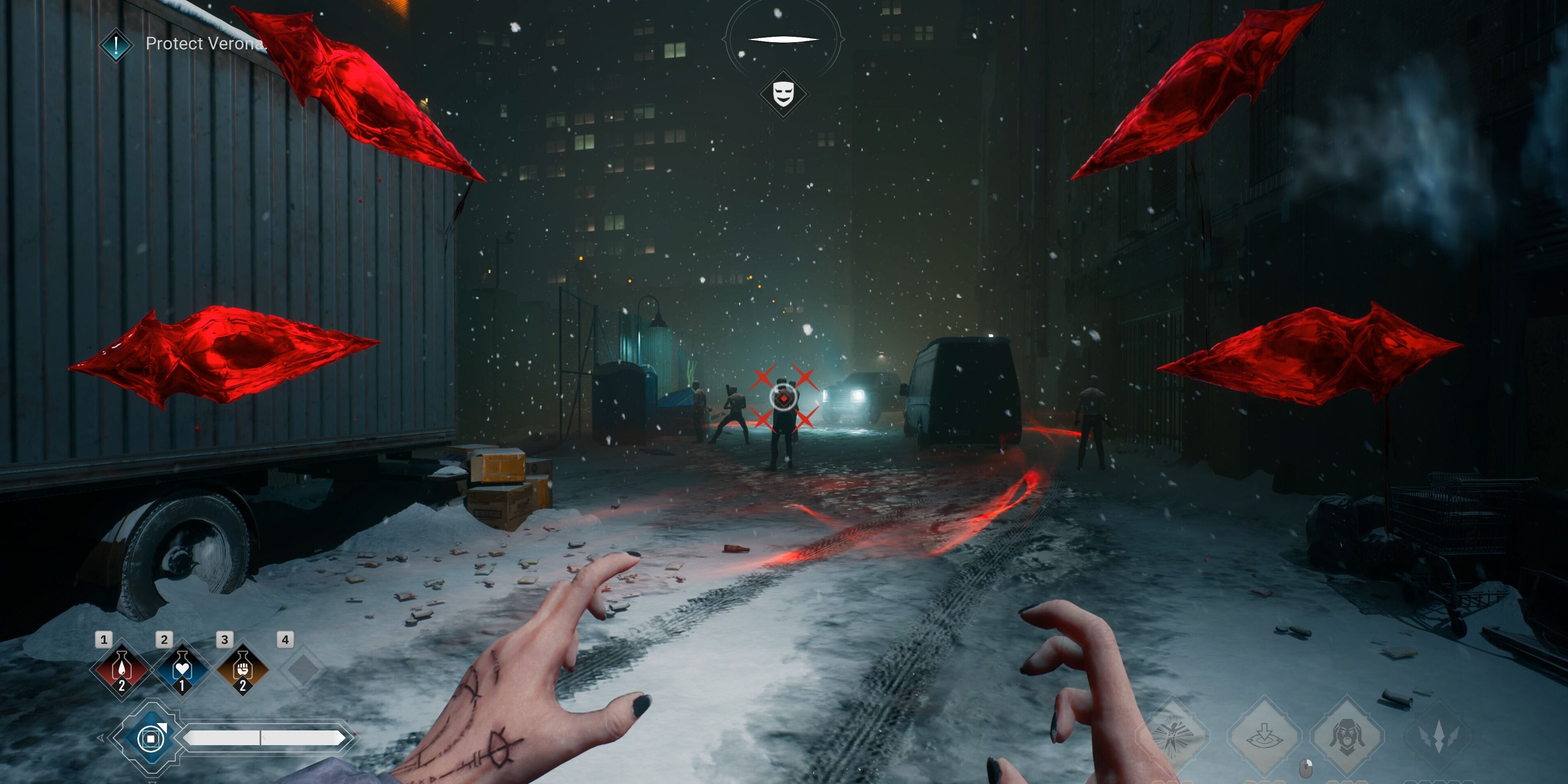Click the blue diamond emblem beside the white bar
The height and width of the screenshot is (784, 1568).
coord(150,738)
